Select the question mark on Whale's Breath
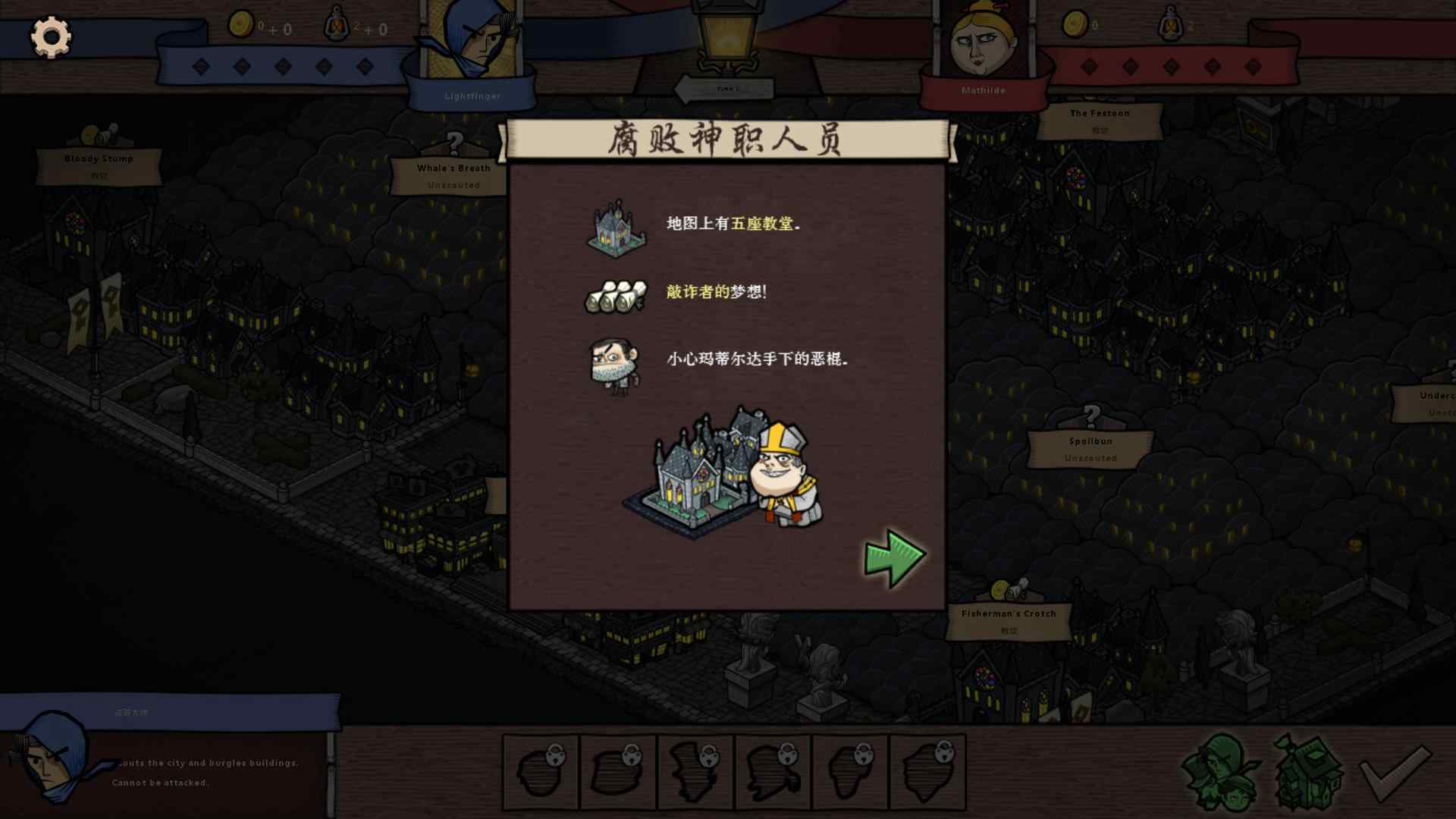Image resolution: width=1456 pixels, height=819 pixels. tap(453, 143)
